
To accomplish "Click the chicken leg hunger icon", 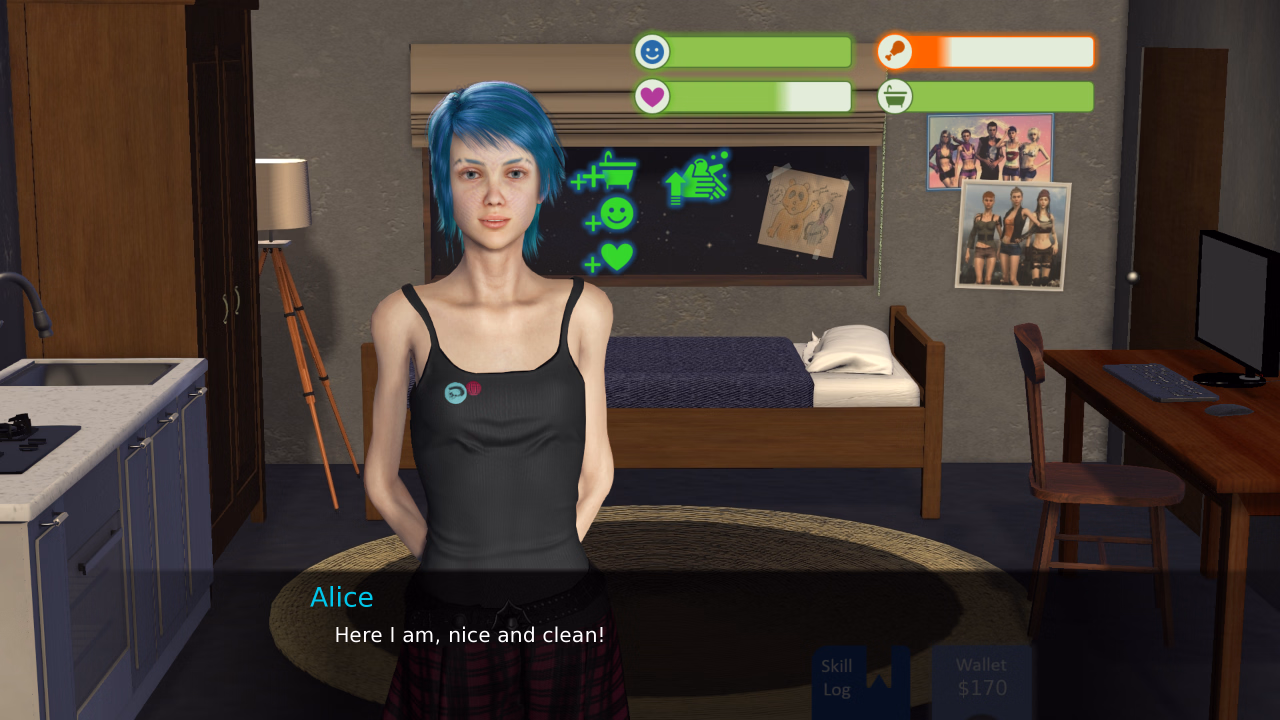I will 895,51.
